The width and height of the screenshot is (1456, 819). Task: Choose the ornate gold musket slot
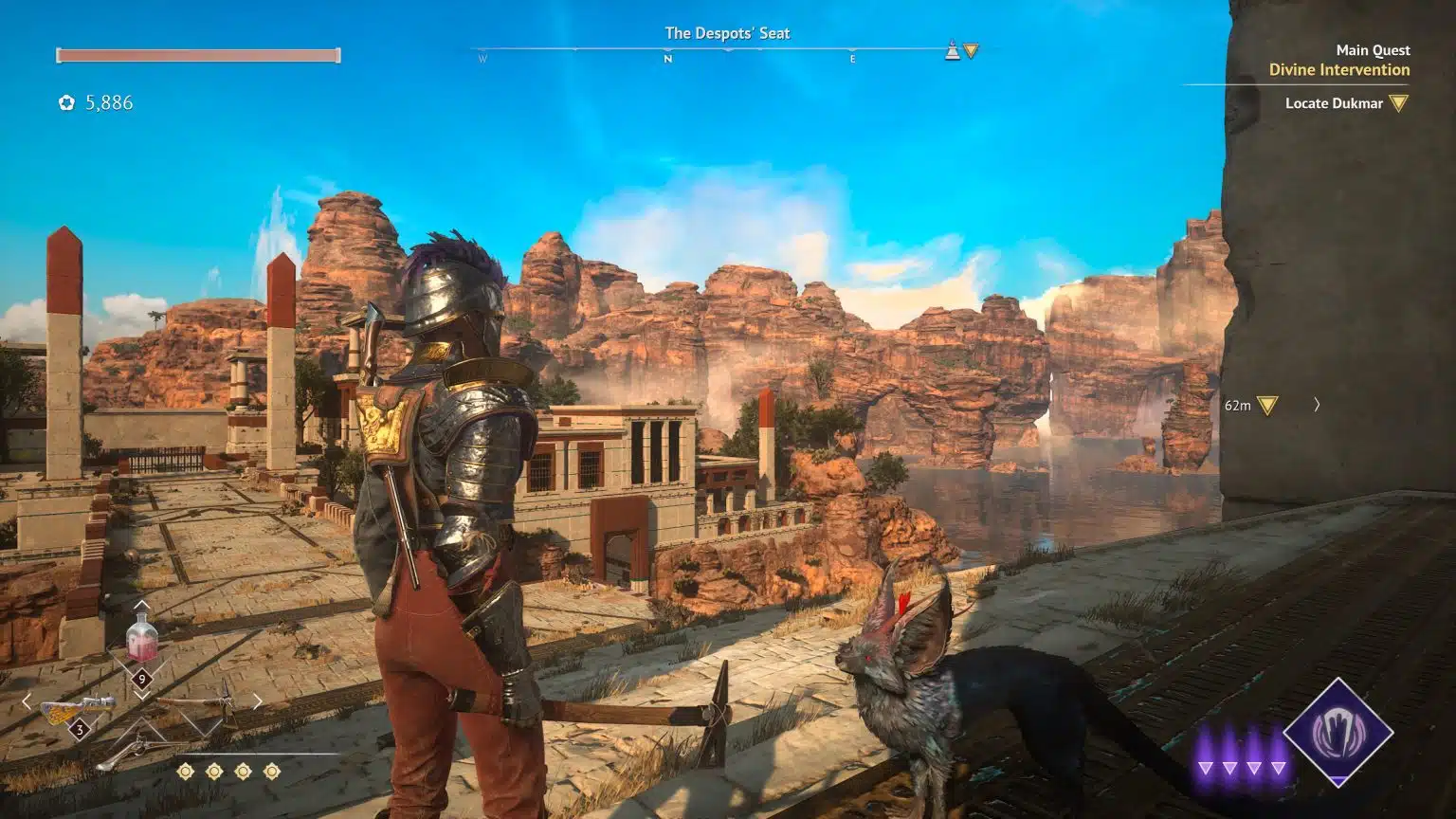click(78, 709)
